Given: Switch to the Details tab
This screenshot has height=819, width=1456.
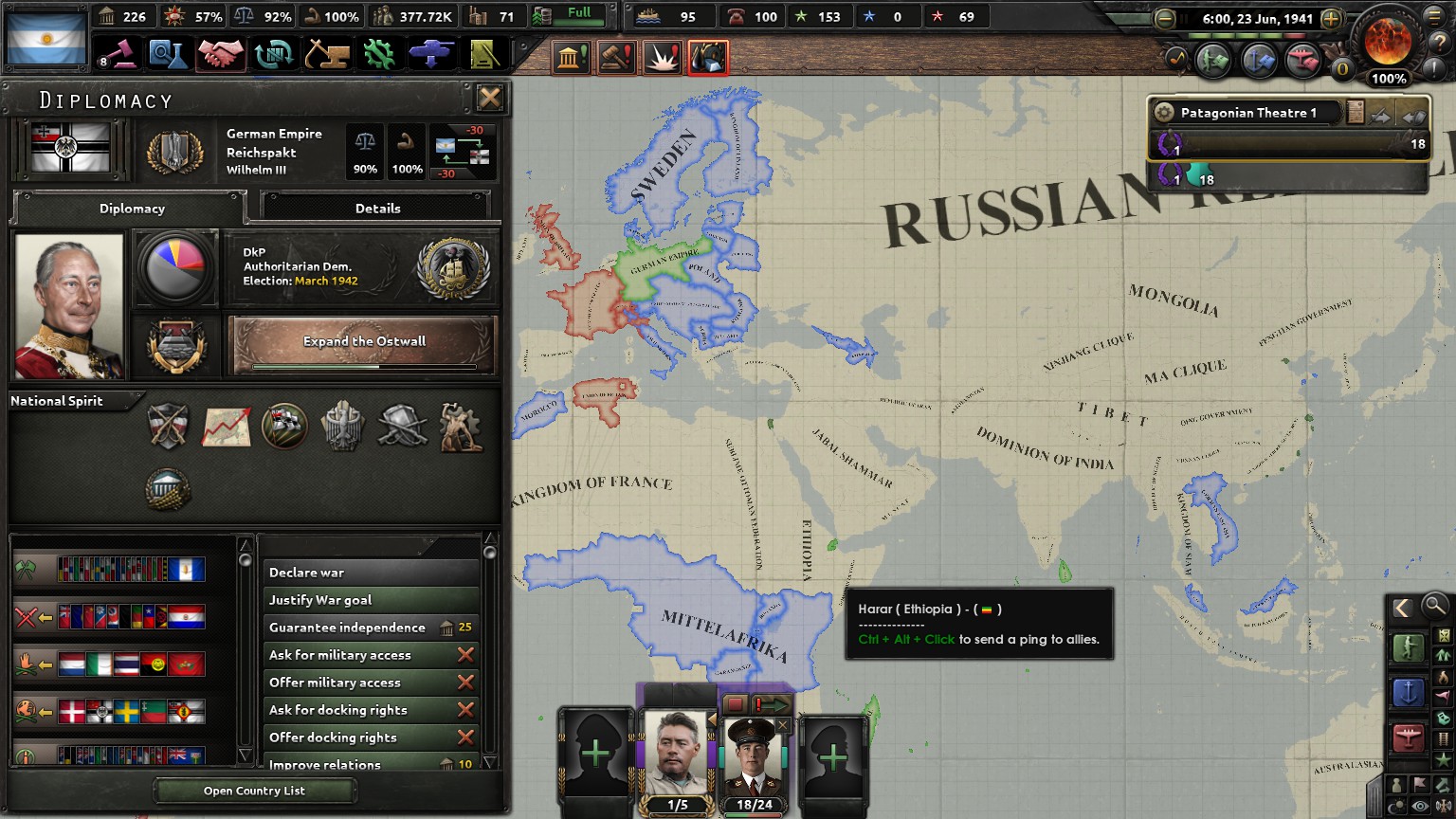Looking at the screenshot, I should pos(378,208).
